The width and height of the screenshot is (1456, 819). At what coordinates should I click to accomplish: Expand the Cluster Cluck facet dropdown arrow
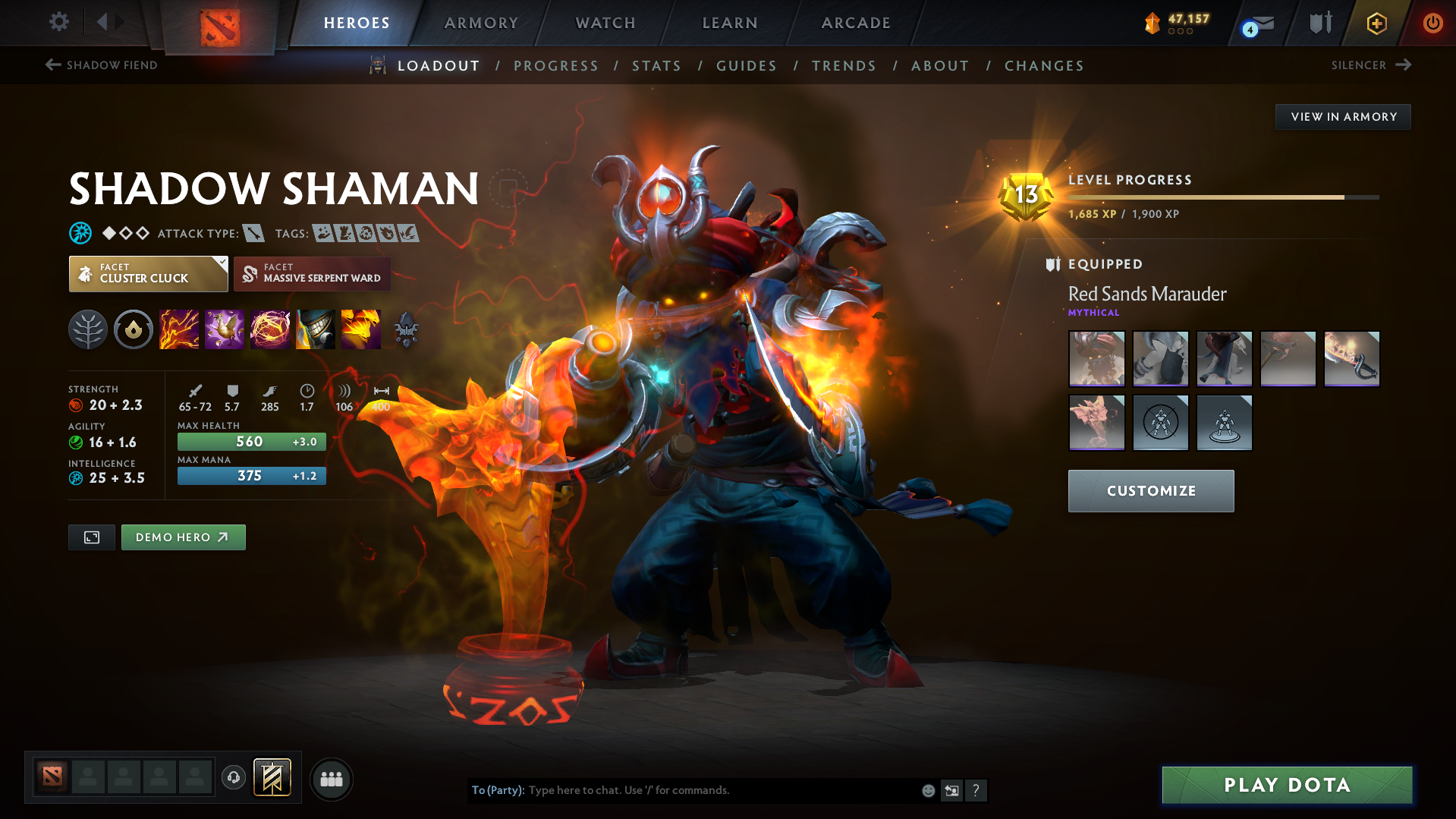(221, 264)
